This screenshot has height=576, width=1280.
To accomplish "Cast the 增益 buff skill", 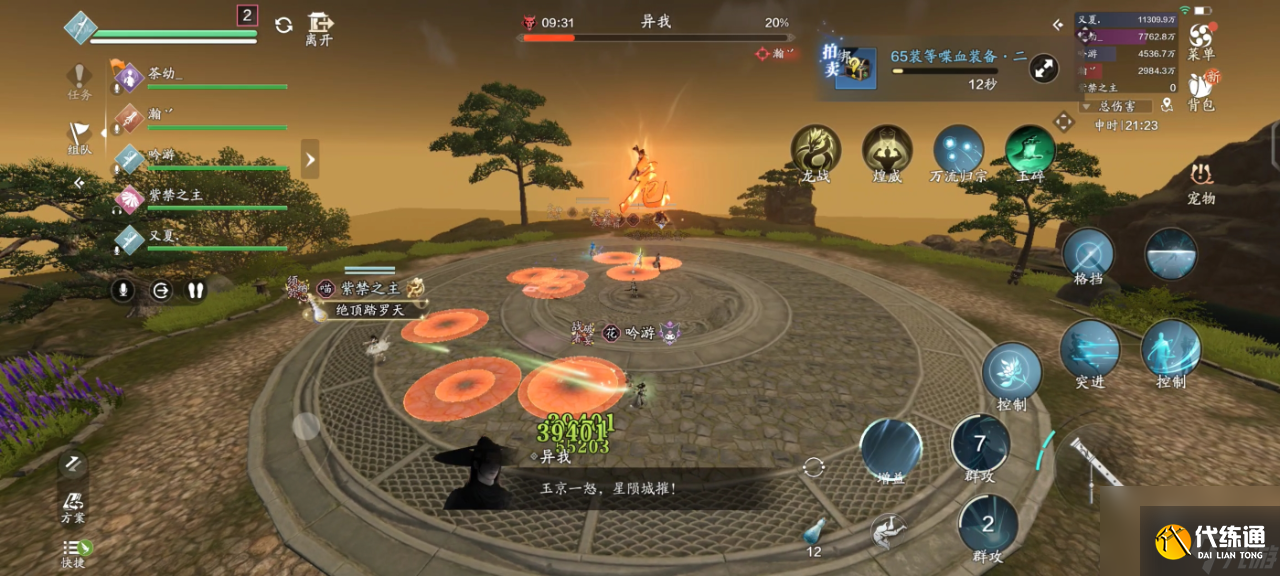I will tap(890, 449).
